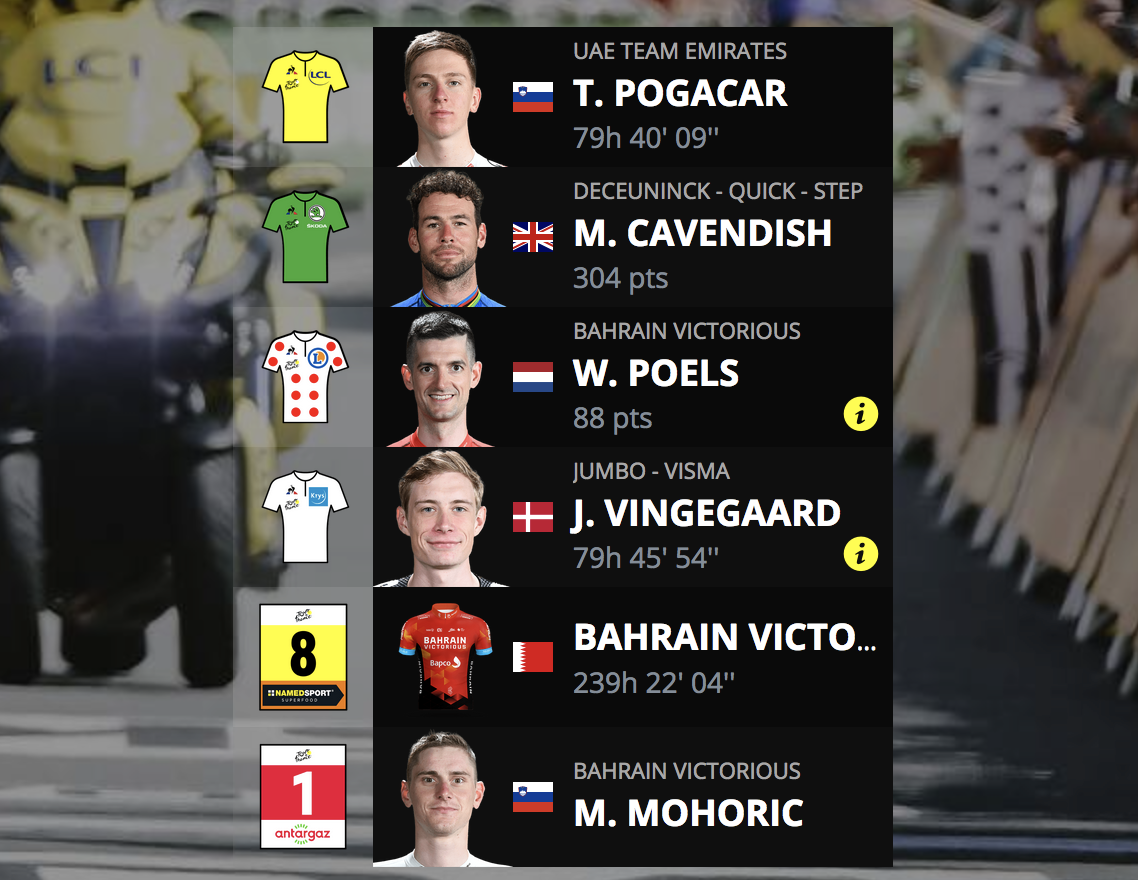Image resolution: width=1138 pixels, height=880 pixels.
Task: Click the red Antargaz number 1 bib
Action: 303,797
